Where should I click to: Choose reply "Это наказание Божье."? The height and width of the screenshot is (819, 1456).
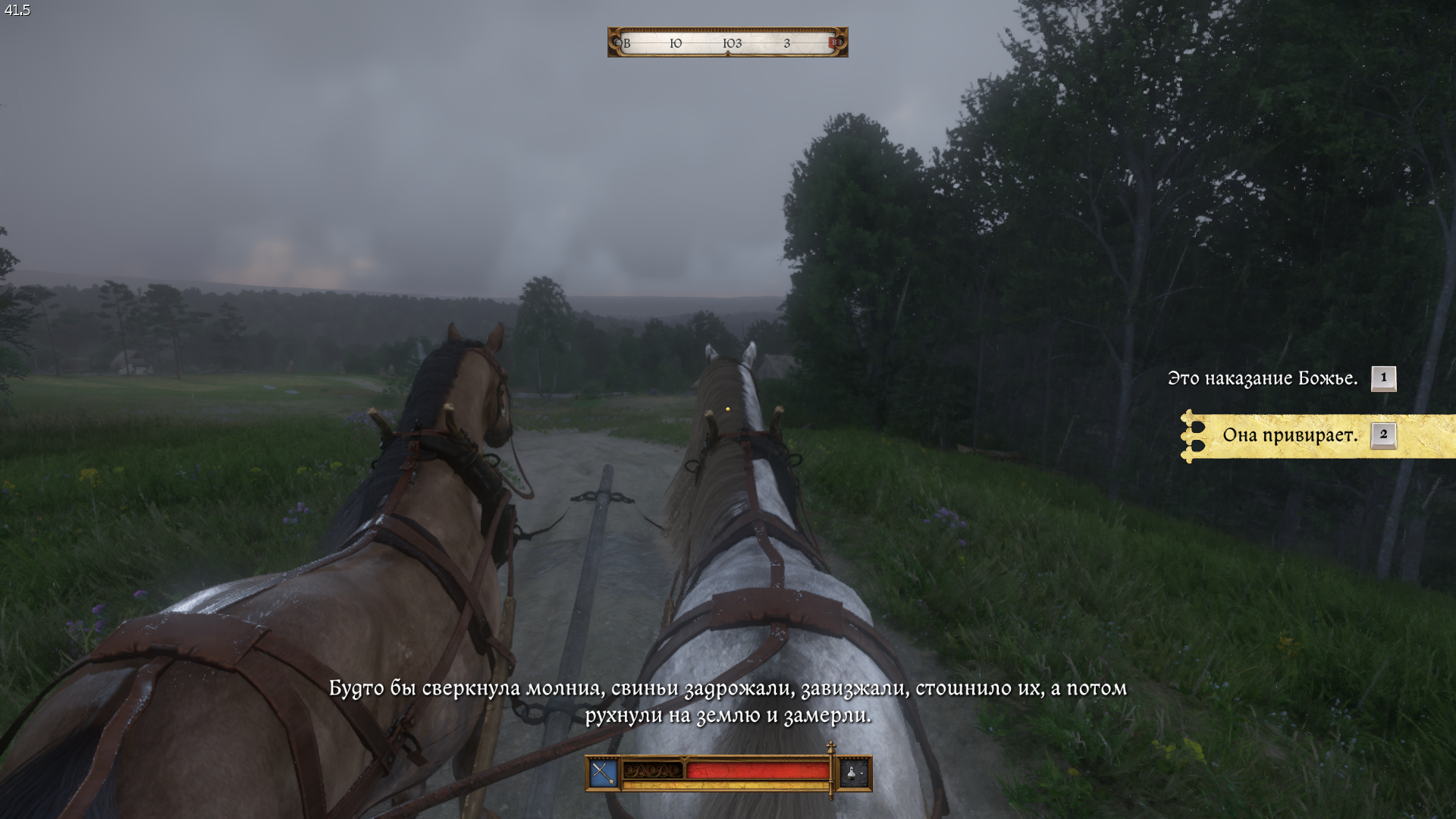1263,378
